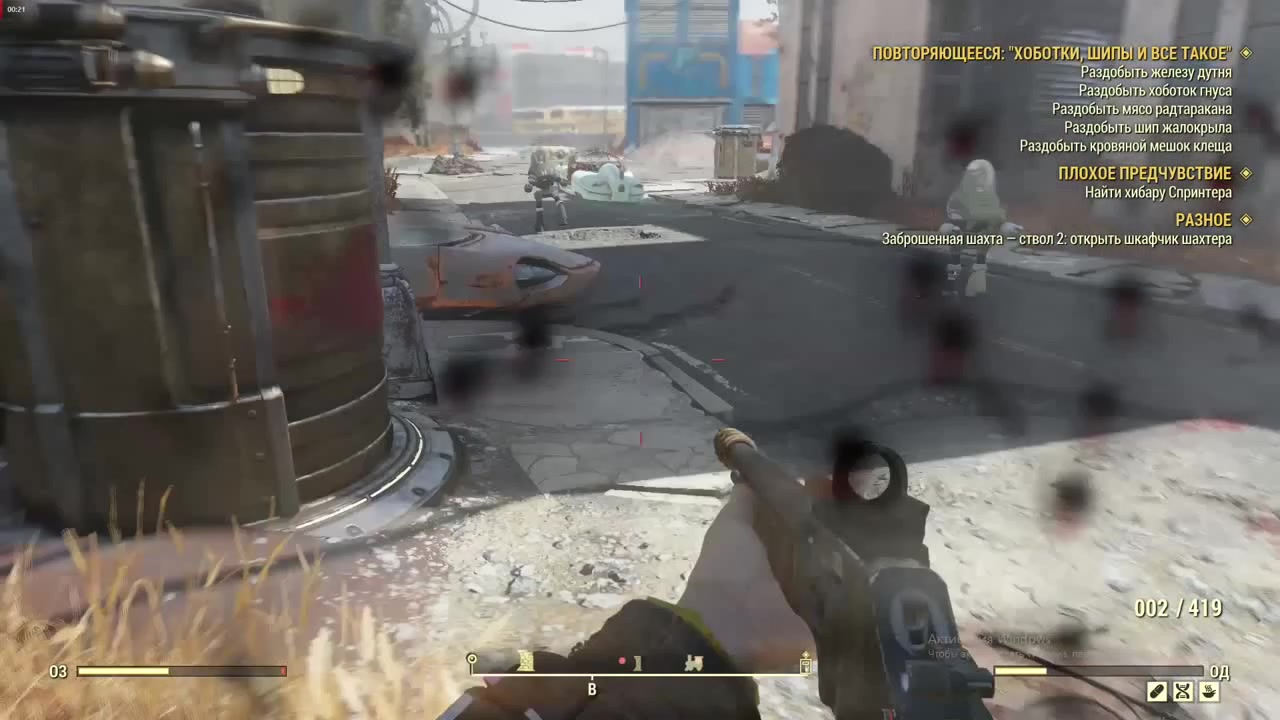Click the ОД action points bar
The height and width of the screenshot is (720, 1280).
tap(1100, 671)
